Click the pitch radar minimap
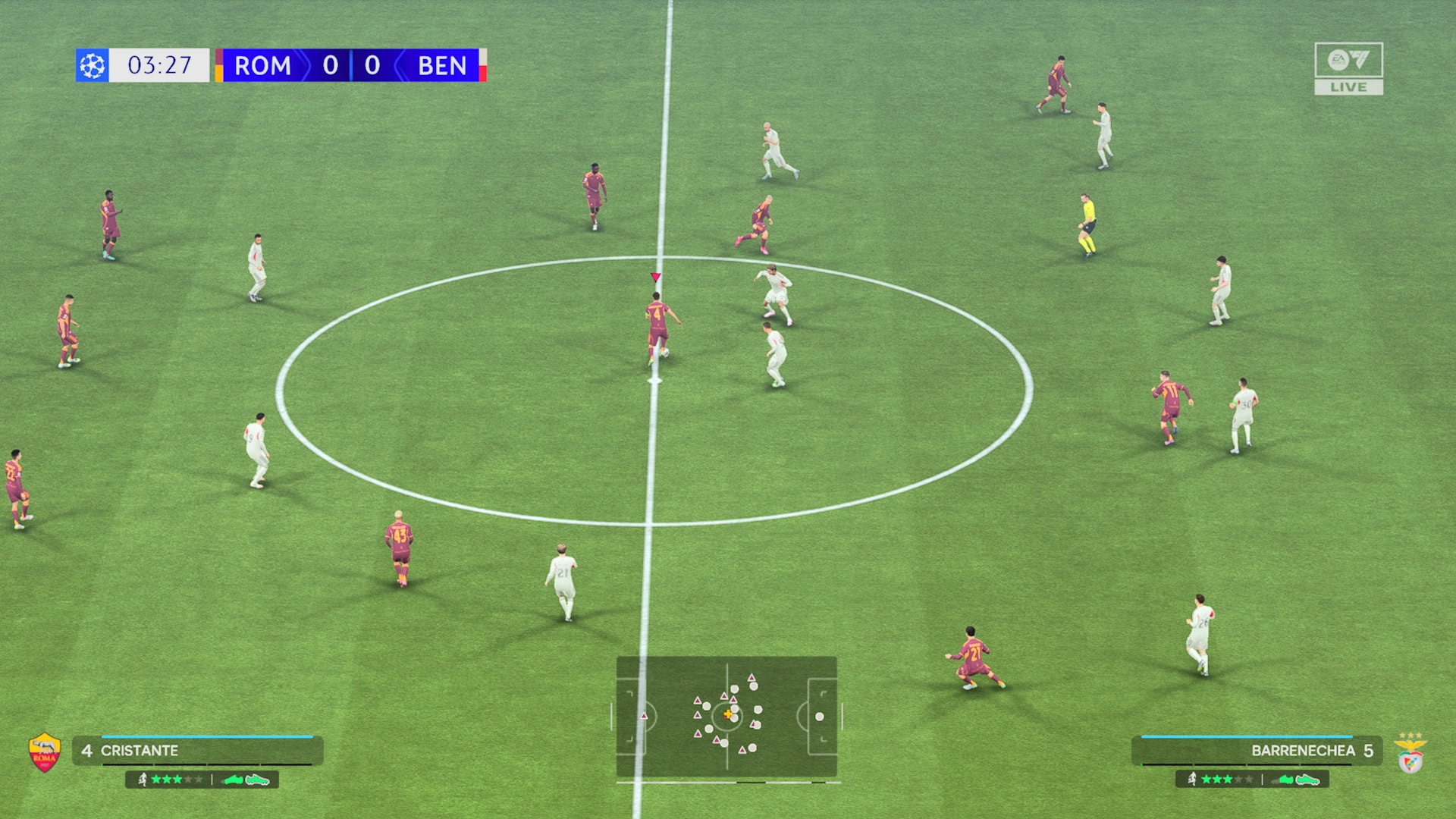Screen dimensions: 1456x819 click(x=726, y=717)
